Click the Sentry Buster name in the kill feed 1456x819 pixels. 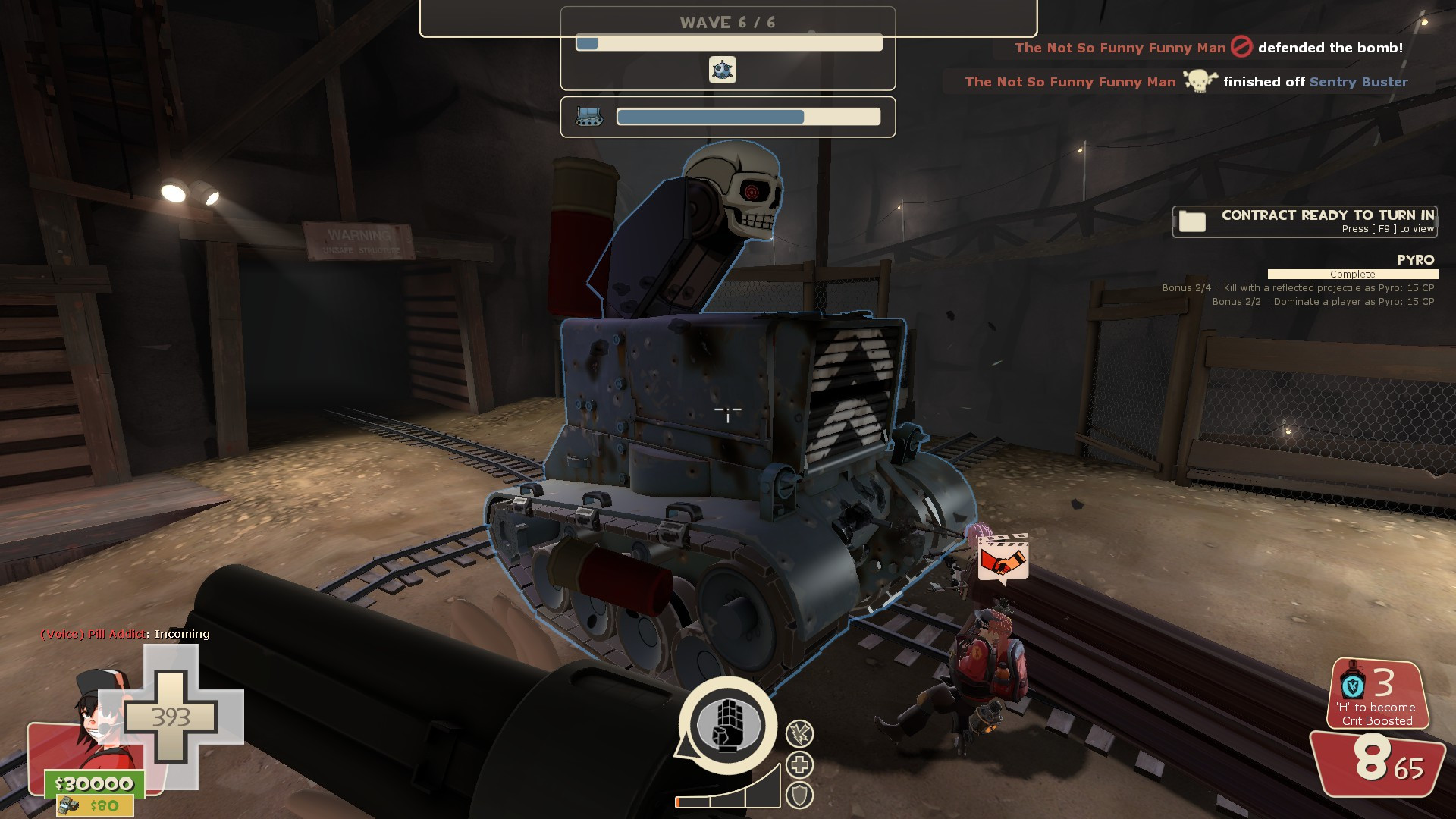pos(1358,83)
